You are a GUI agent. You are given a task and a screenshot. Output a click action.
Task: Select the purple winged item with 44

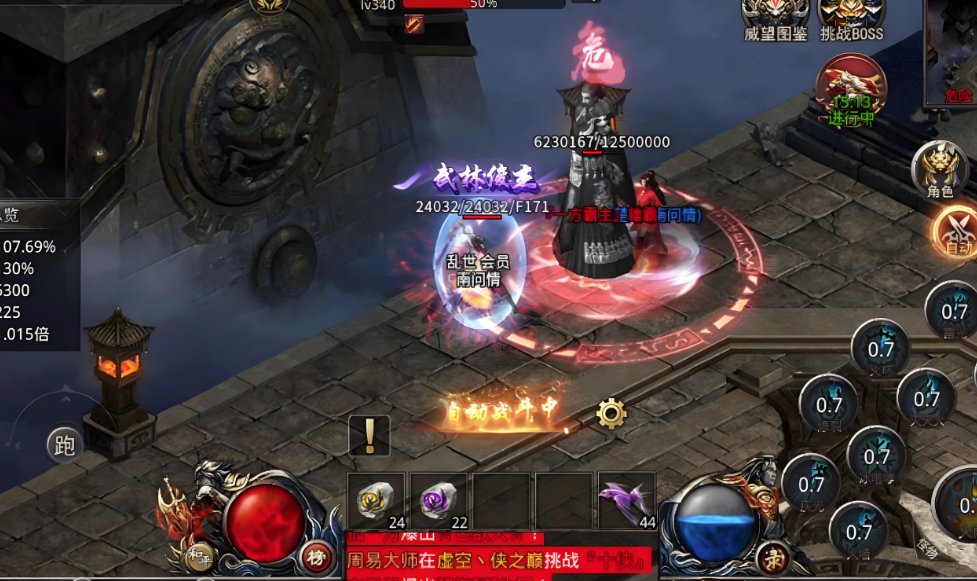pos(626,501)
